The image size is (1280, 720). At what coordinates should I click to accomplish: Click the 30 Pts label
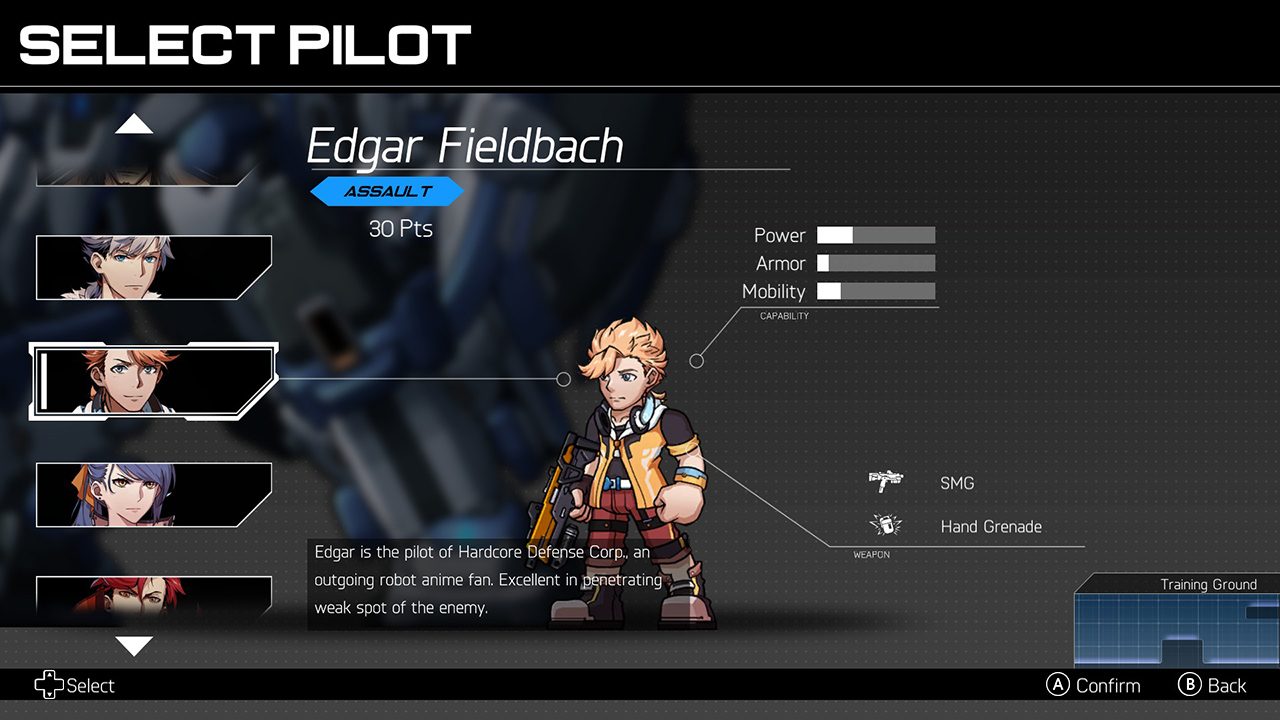pyautogui.click(x=400, y=228)
